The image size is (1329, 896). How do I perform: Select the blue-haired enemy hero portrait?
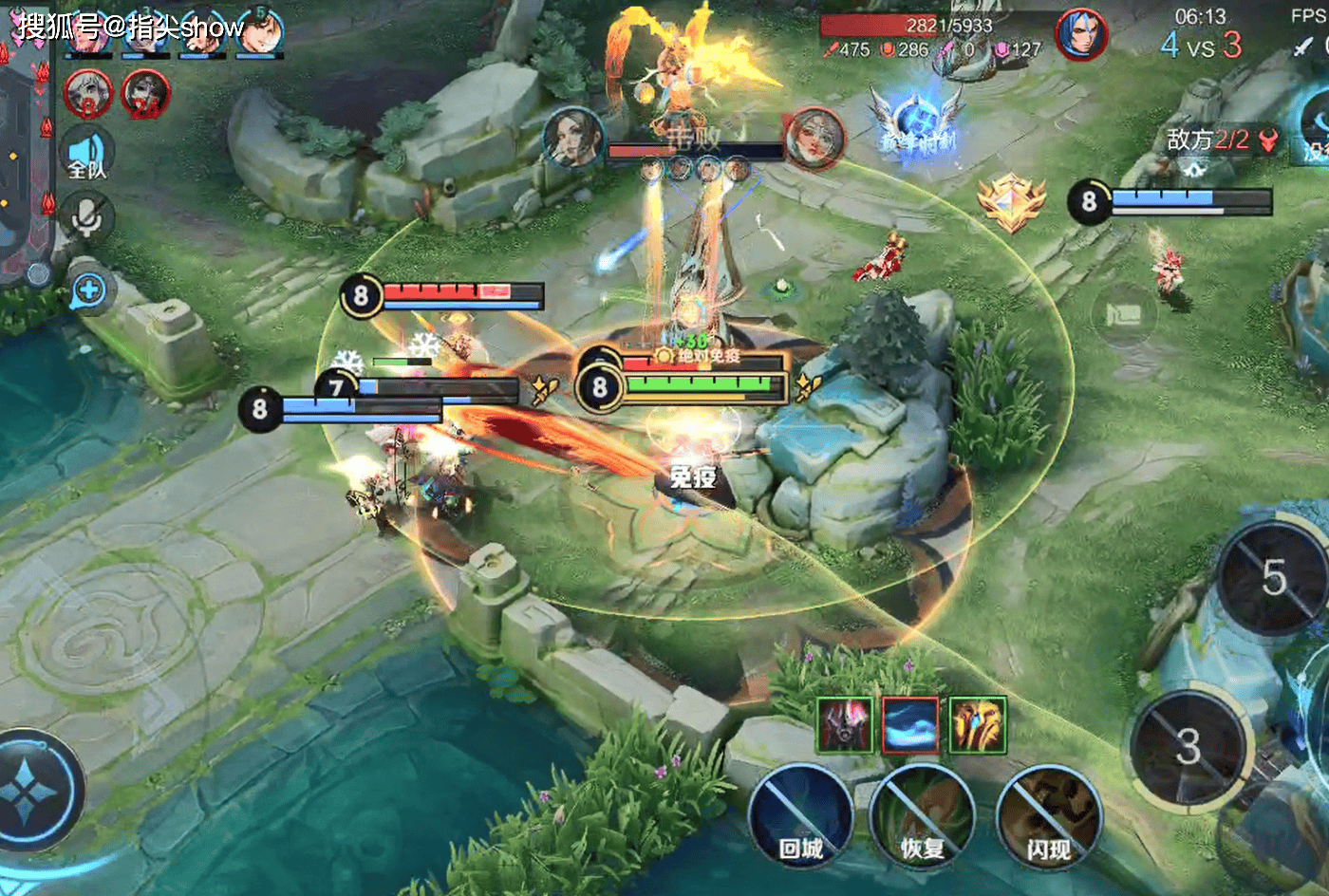[1081, 35]
